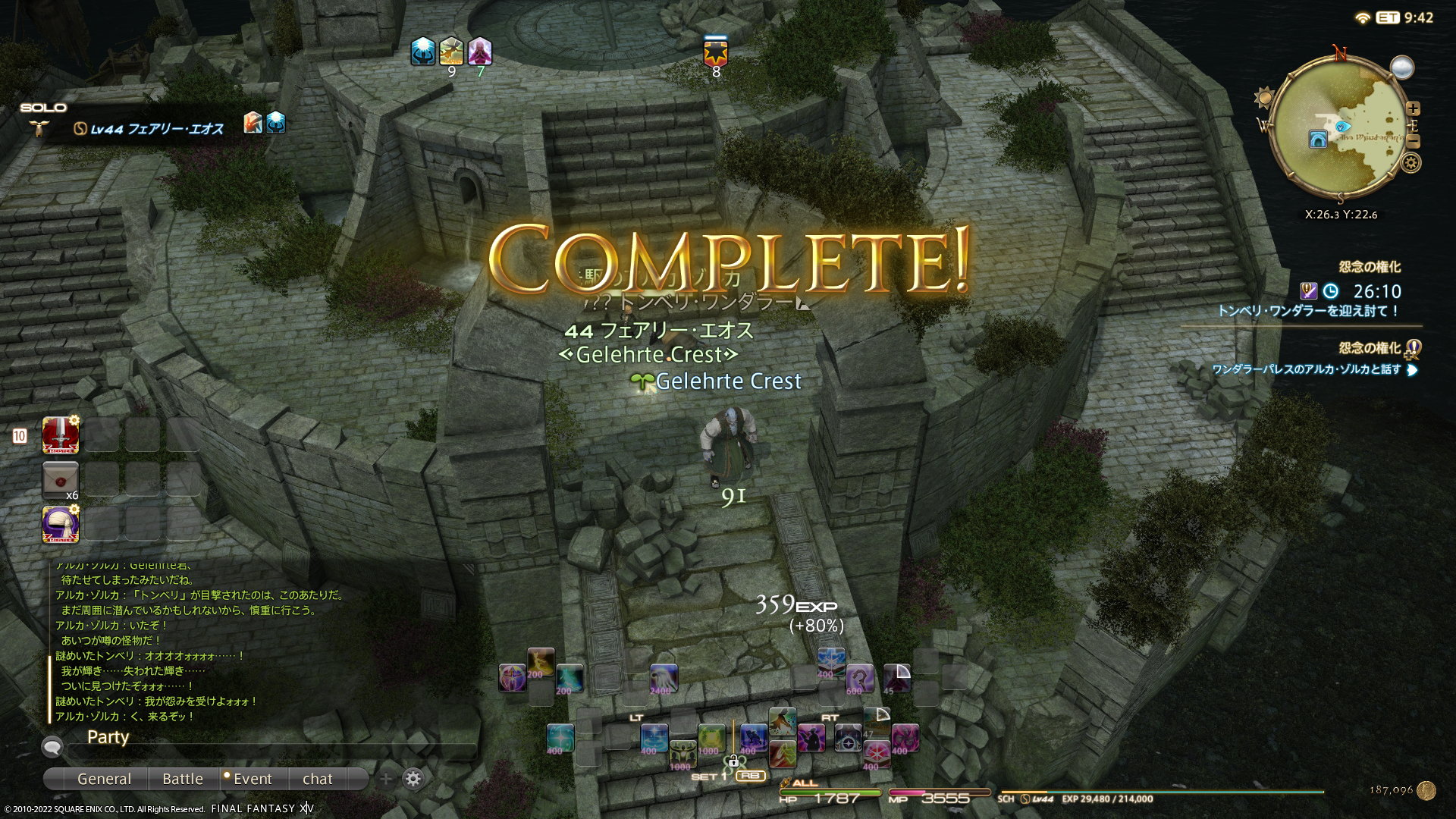The image size is (1456, 819).
Task: Select the Event chat tab
Action: click(252, 779)
